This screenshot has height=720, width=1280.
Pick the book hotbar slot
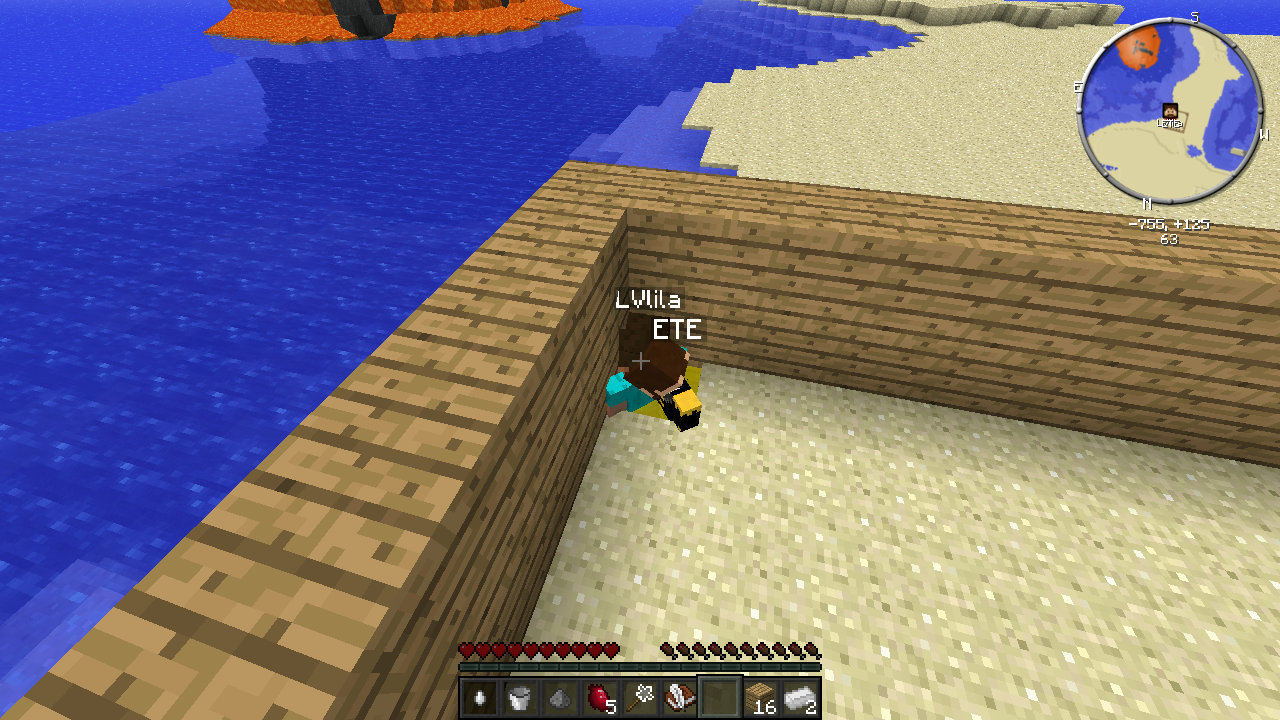pos(680,697)
